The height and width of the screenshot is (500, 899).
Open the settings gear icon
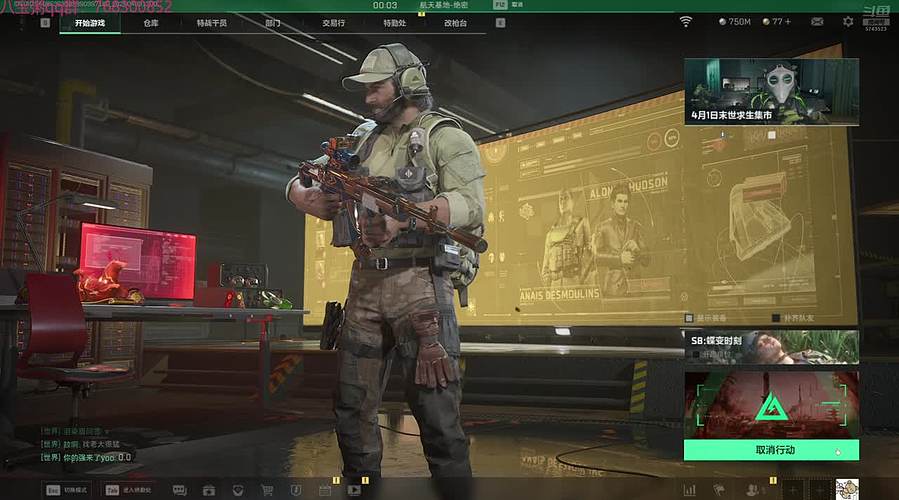(x=848, y=21)
